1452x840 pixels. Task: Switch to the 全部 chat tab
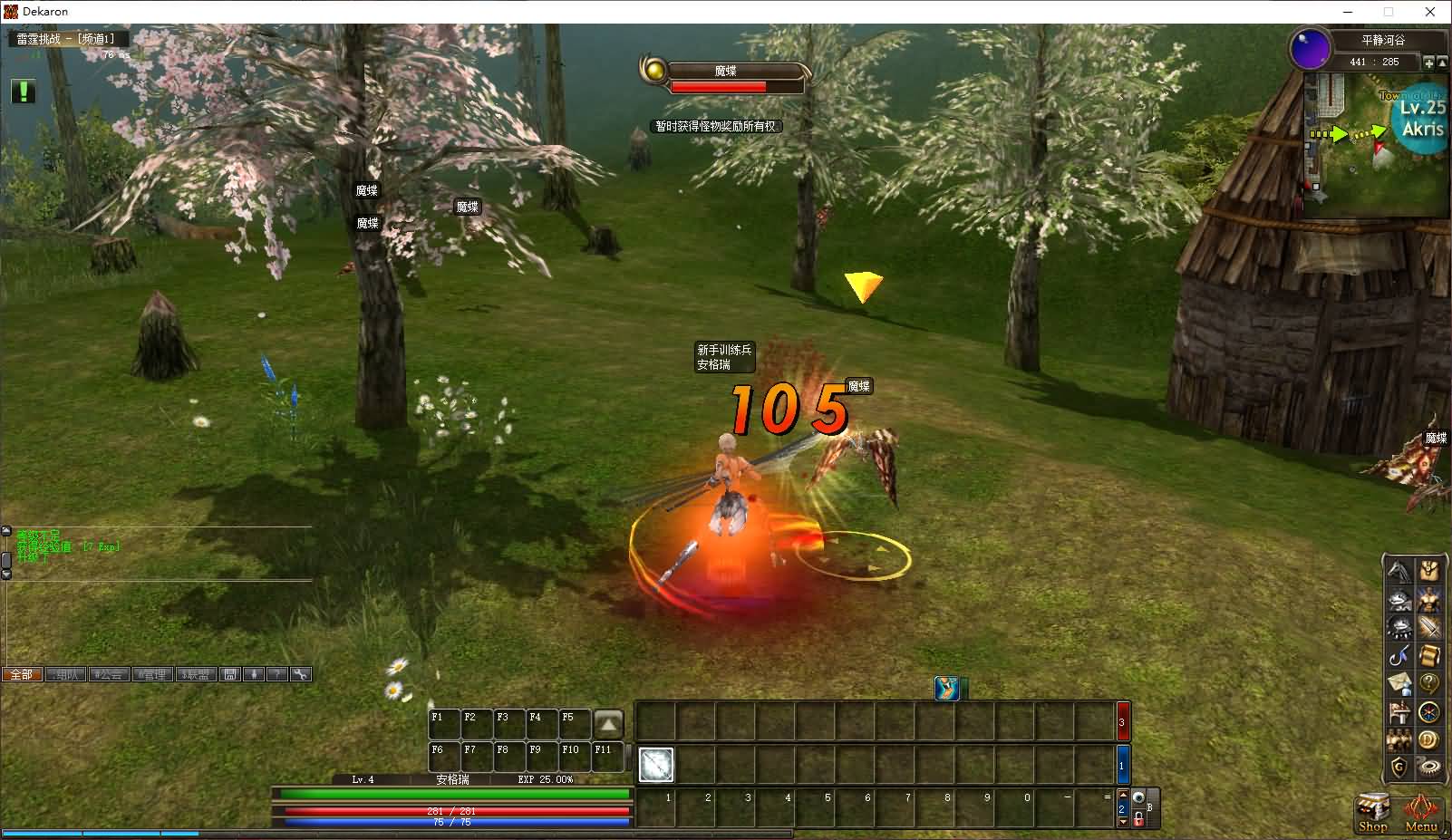22,674
